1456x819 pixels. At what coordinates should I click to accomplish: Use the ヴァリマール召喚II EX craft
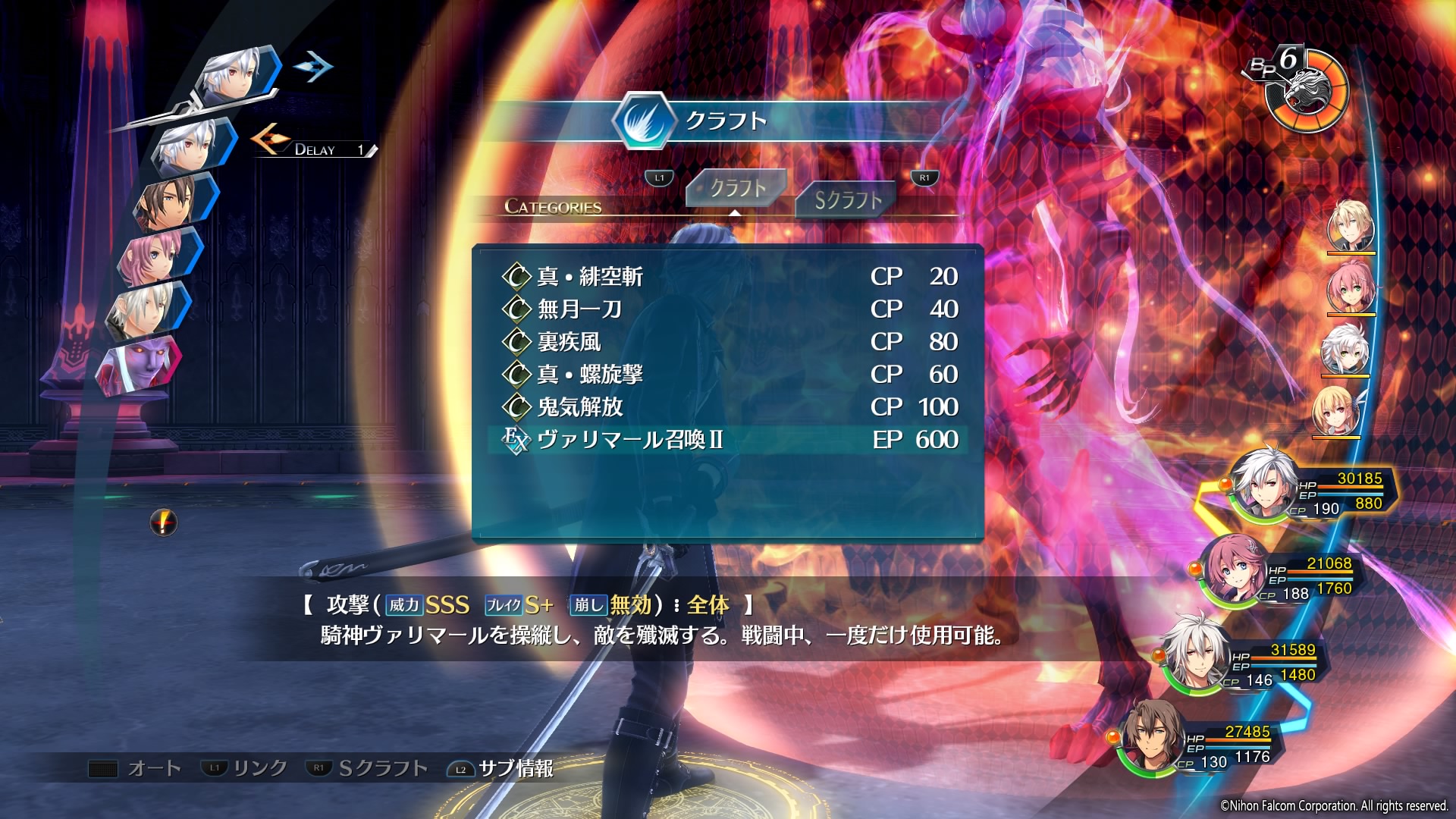(x=629, y=440)
